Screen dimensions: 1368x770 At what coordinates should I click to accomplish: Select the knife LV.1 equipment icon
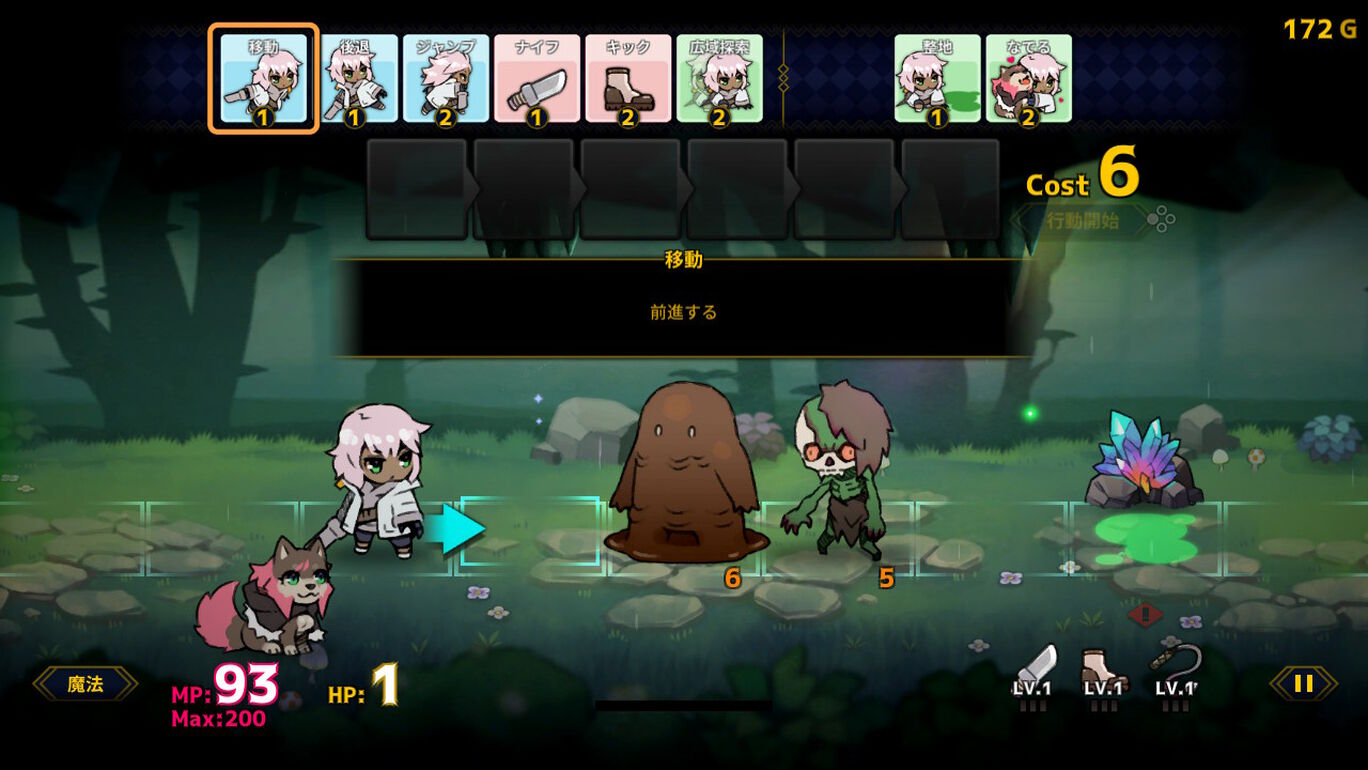pos(1033,673)
